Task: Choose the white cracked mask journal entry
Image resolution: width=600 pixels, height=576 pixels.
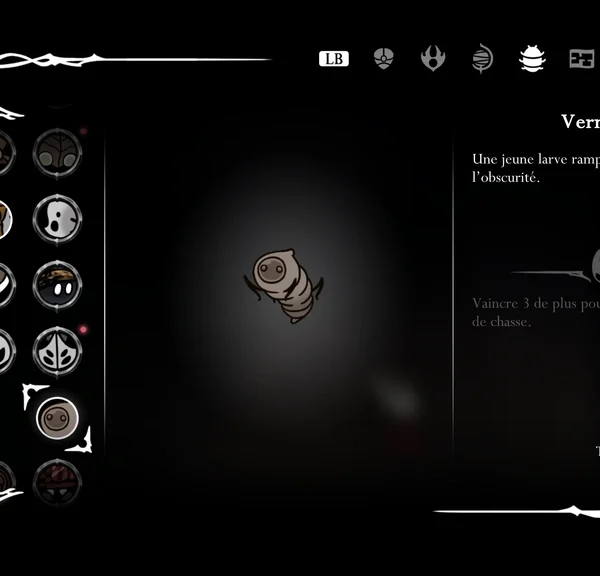Action: tap(57, 219)
